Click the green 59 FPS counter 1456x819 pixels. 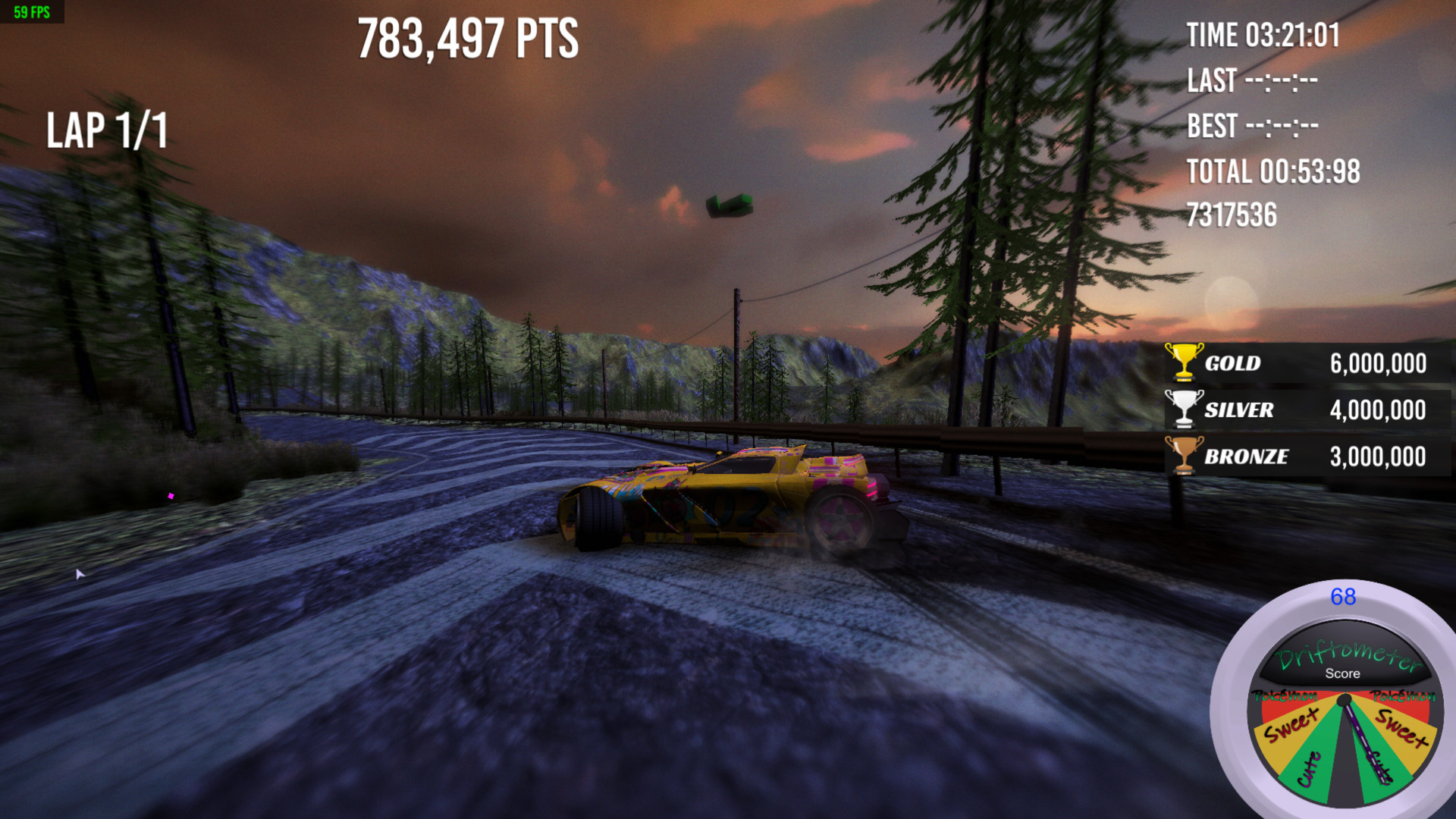pos(30,11)
